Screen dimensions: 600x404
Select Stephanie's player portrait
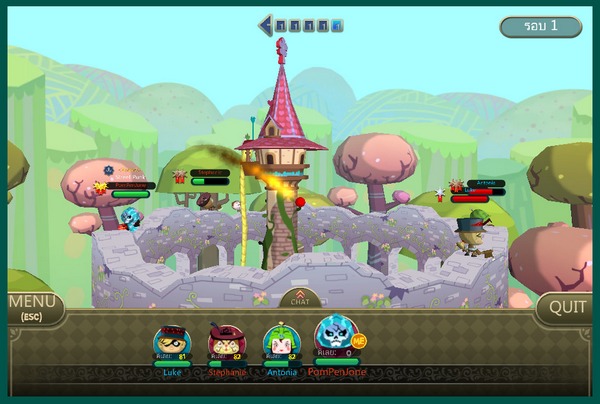point(225,342)
